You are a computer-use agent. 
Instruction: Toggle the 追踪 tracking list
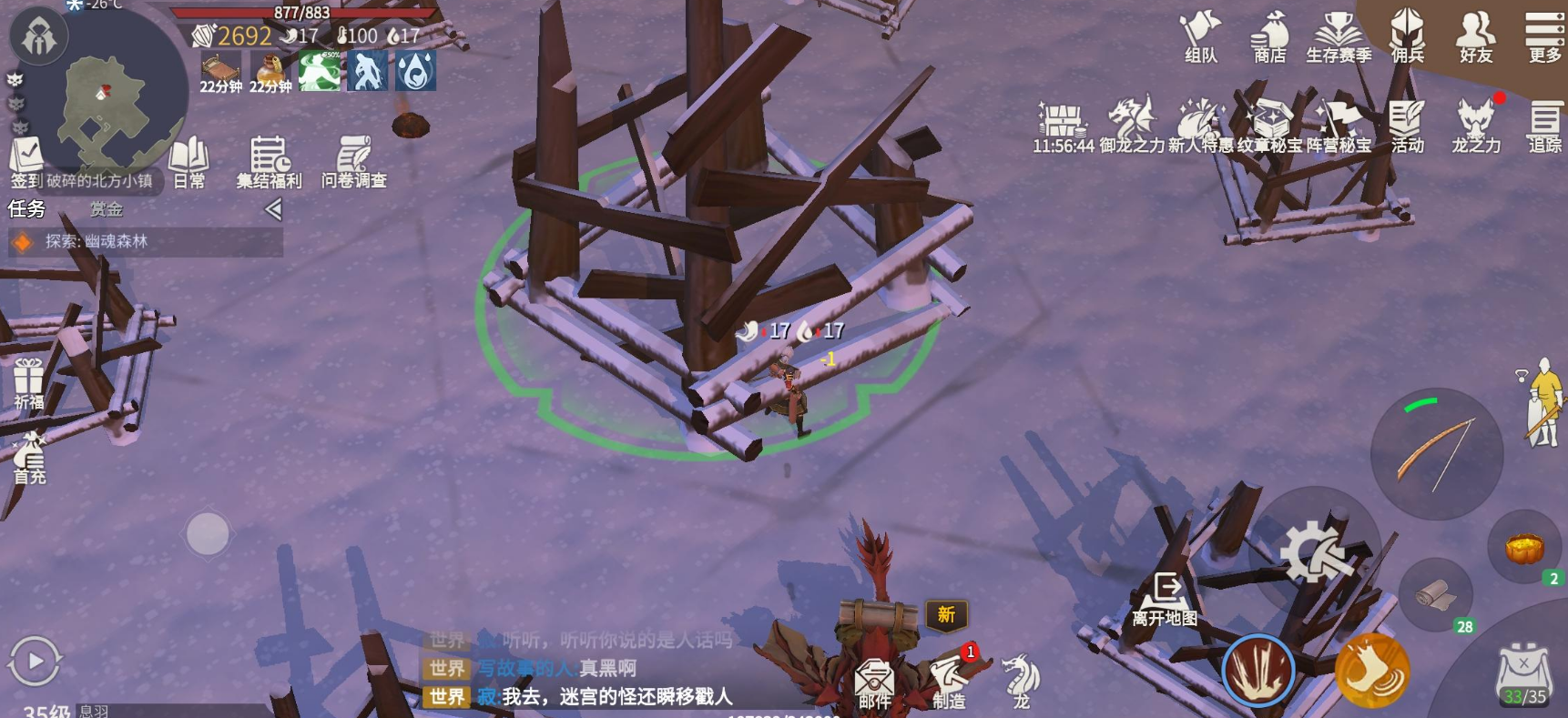coord(1544,126)
